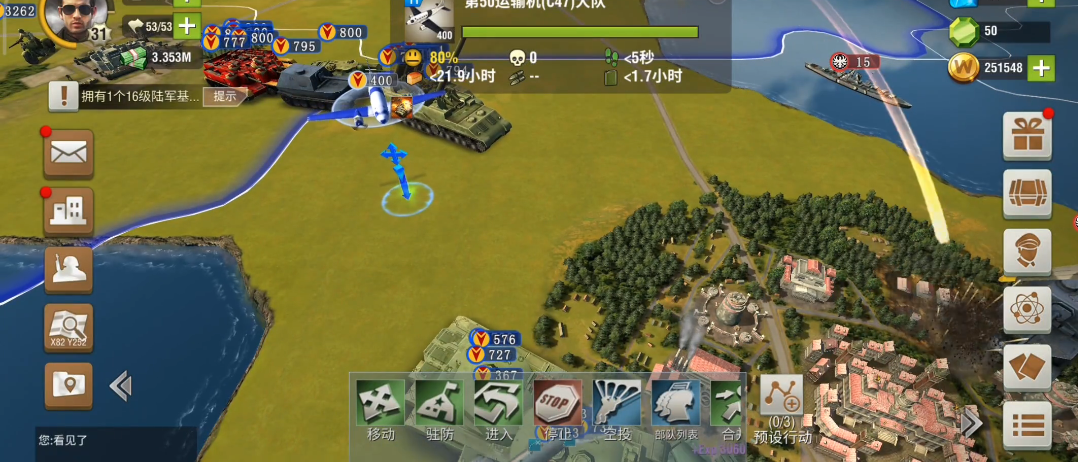Viewport: 1078px width, 462px height.
Task: Open the atom research icon
Action: pyautogui.click(x=1027, y=310)
